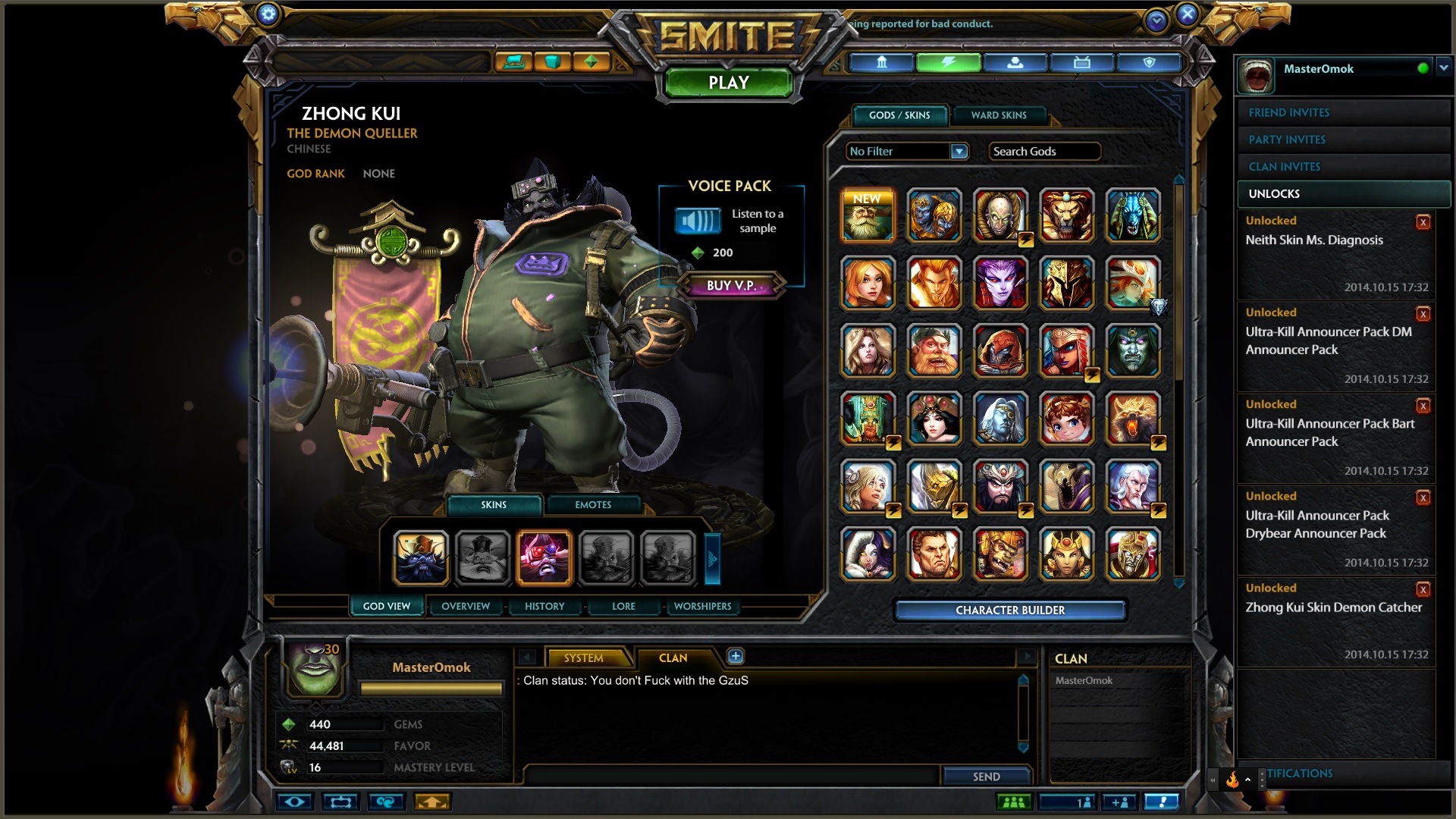Click the green PLAY button
This screenshot has height=819, width=1456.
[x=728, y=83]
